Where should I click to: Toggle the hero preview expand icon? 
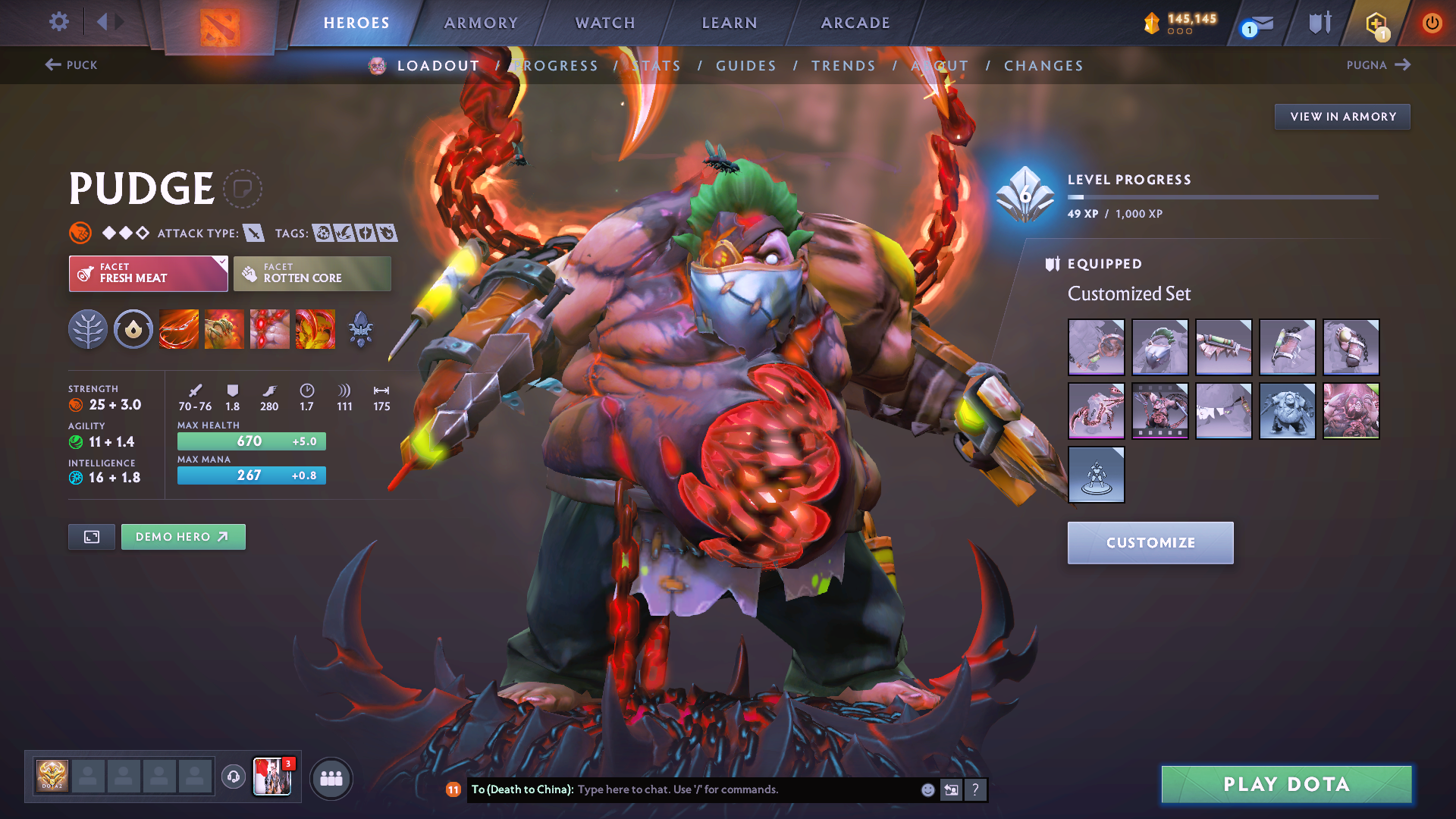click(91, 536)
